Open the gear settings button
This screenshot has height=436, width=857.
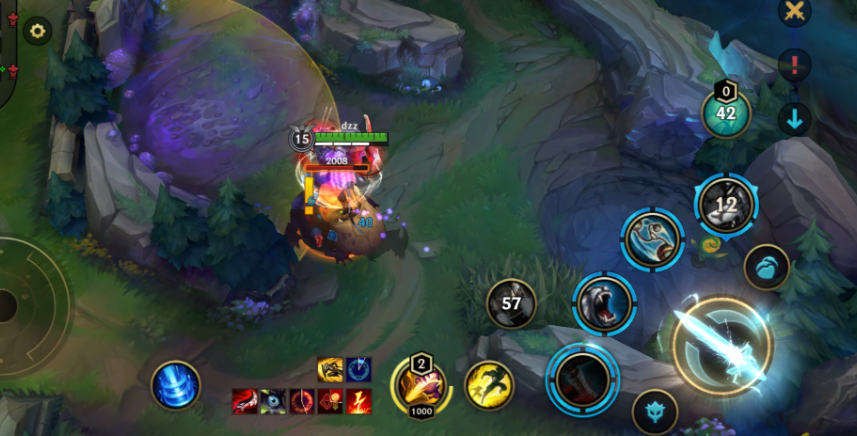38,31
